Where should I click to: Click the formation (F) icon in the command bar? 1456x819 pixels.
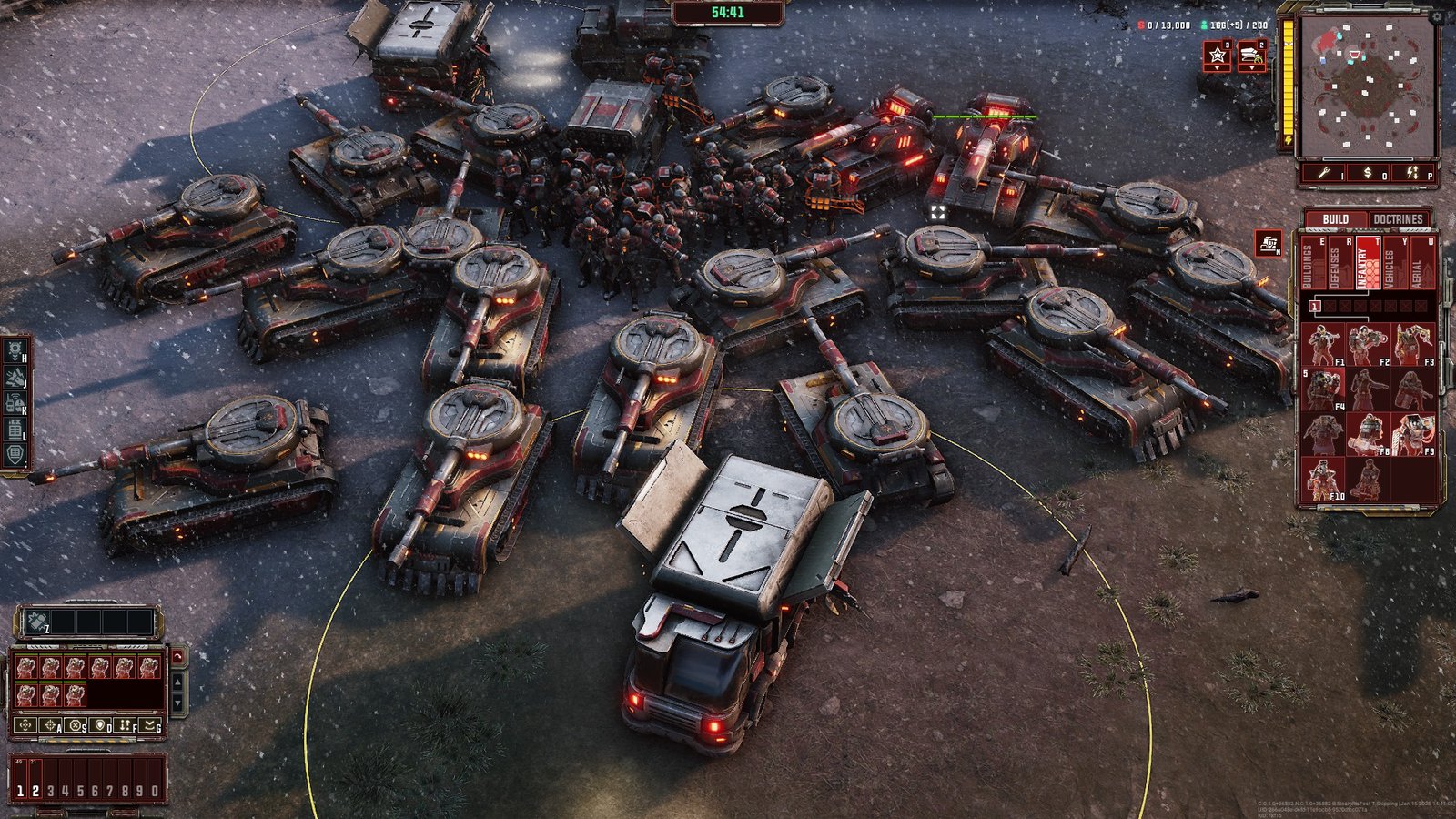(125, 725)
